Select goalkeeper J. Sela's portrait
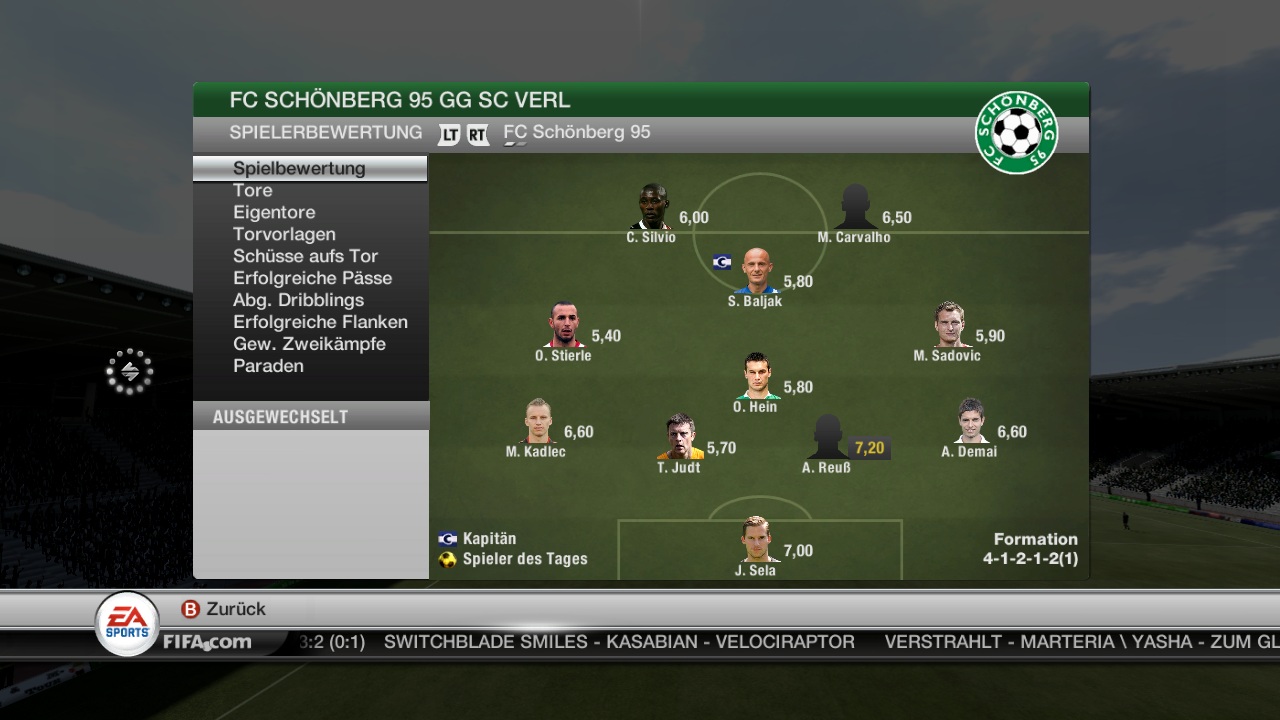The image size is (1280, 720). (757, 540)
